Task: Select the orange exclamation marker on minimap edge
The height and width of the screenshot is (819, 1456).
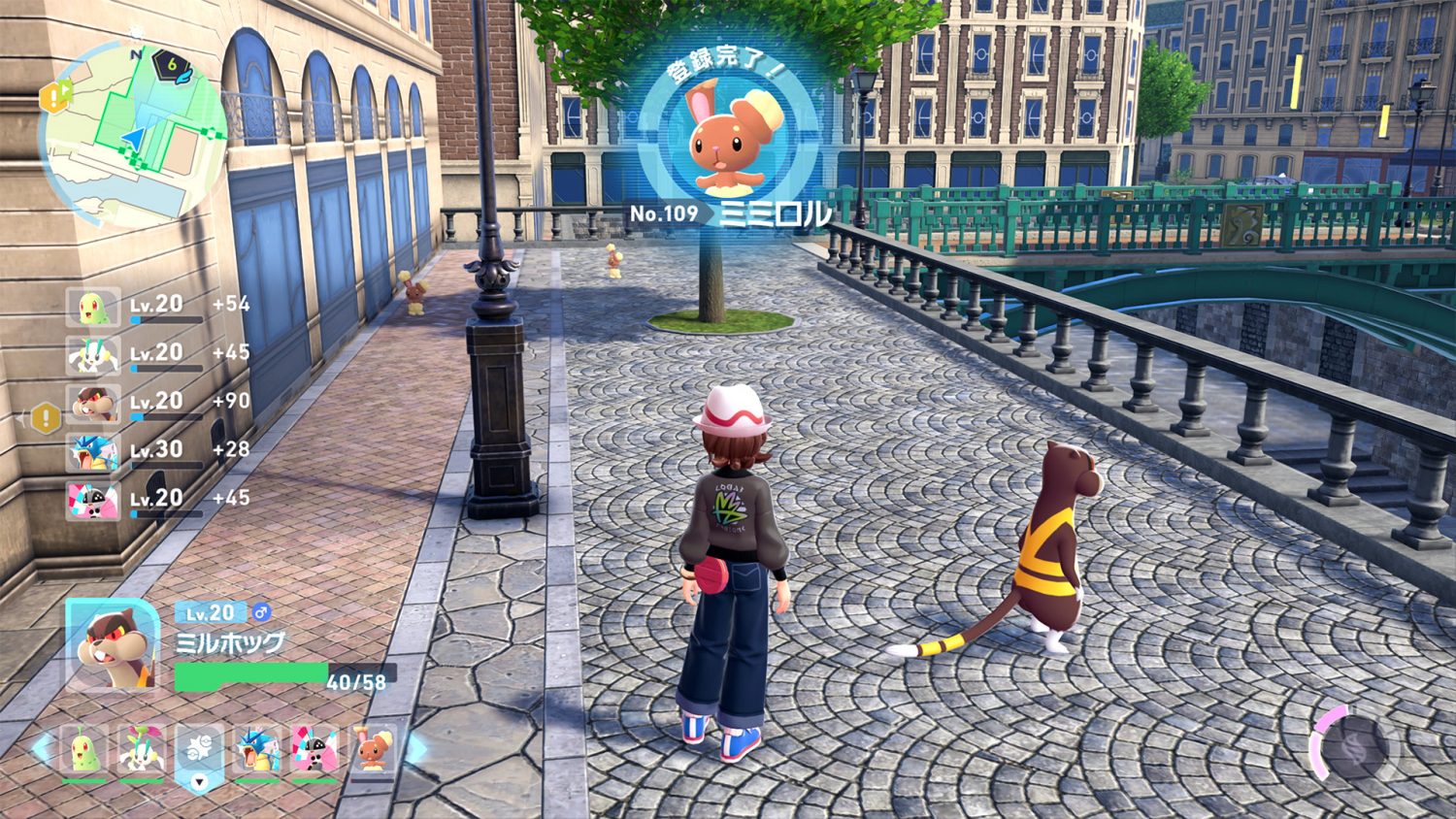Action: click(x=55, y=96)
